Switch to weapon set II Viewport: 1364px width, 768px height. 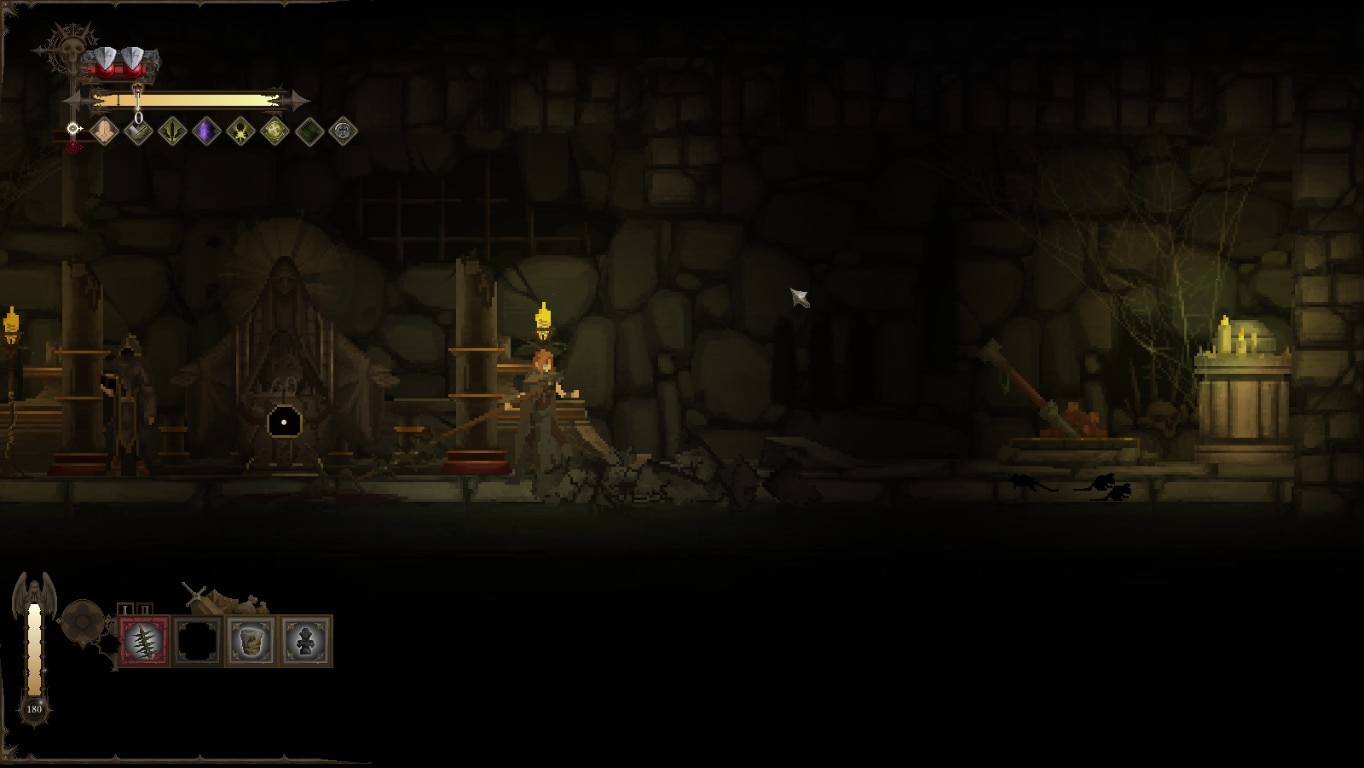[144, 609]
